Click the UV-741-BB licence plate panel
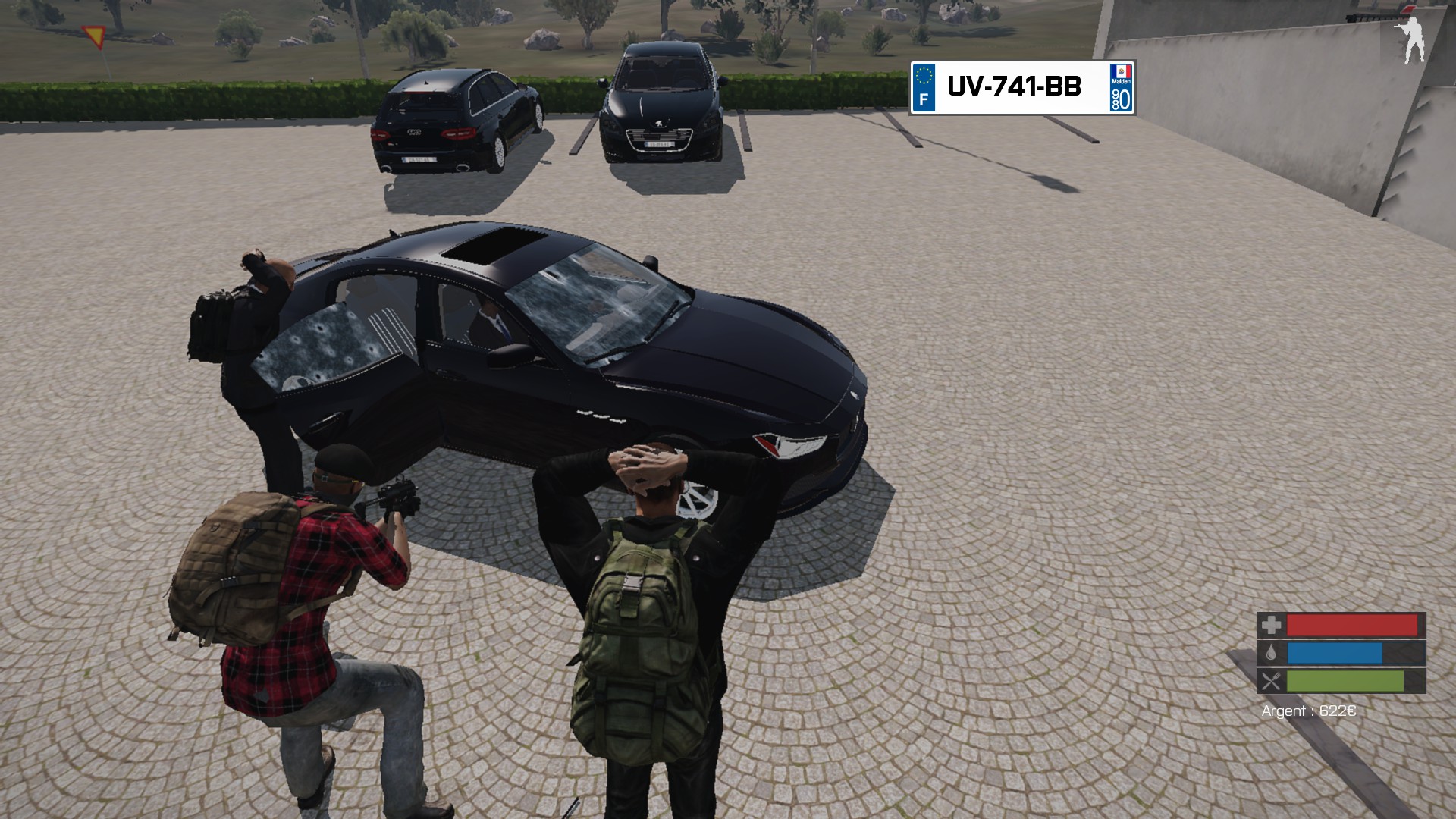The image size is (1456, 819). pyautogui.click(x=1021, y=87)
